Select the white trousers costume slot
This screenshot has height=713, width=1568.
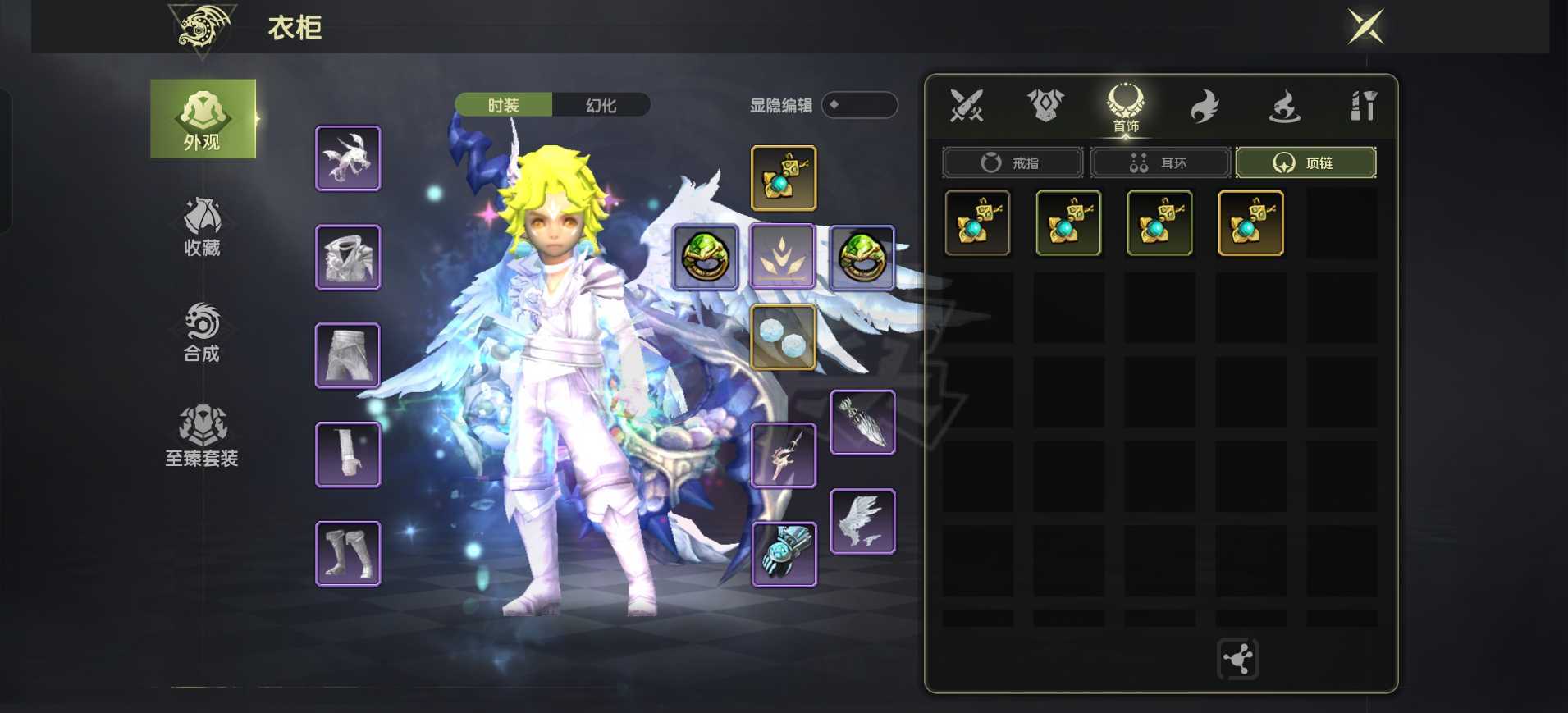[x=348, y=355]
